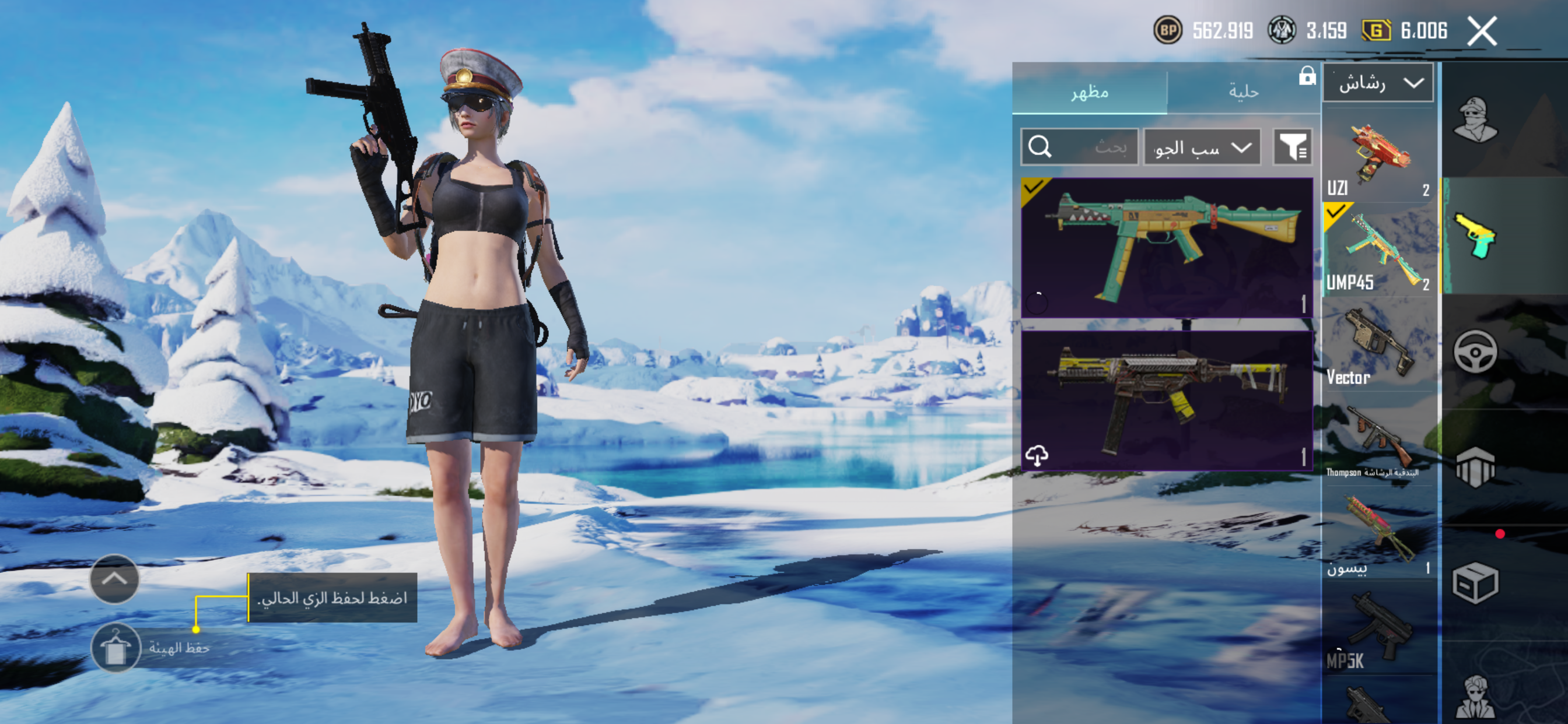Open the steering wheel vehicle category
This screenshot has height=724, width=1568.
click(x=1475, y=351)
